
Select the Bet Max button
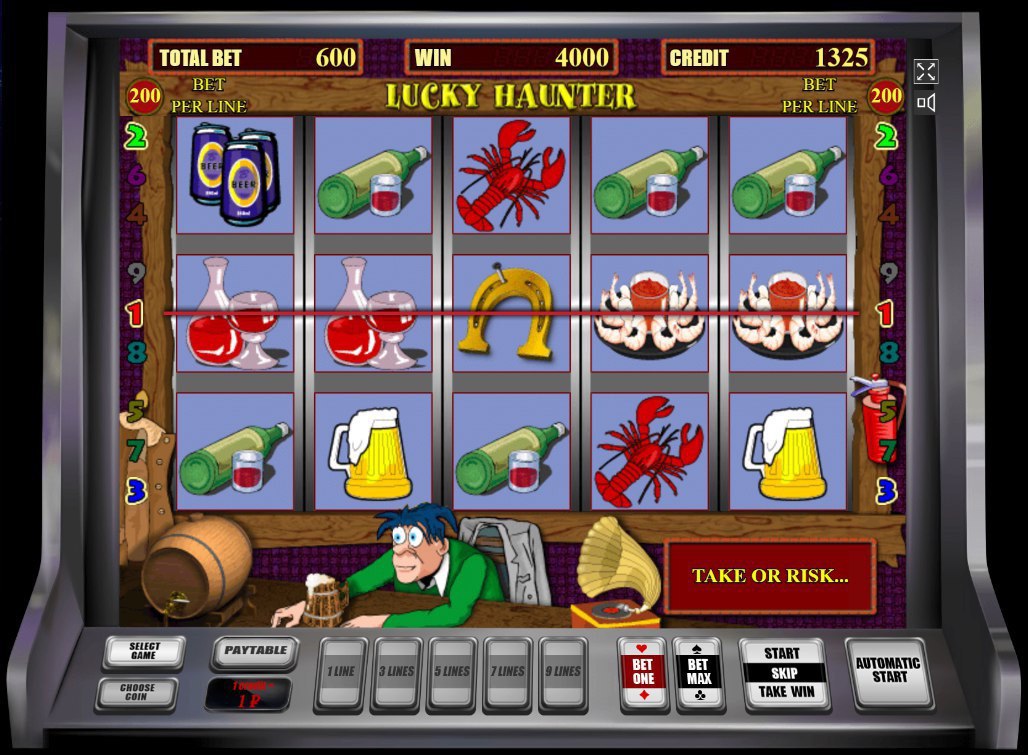pos(699,673)
